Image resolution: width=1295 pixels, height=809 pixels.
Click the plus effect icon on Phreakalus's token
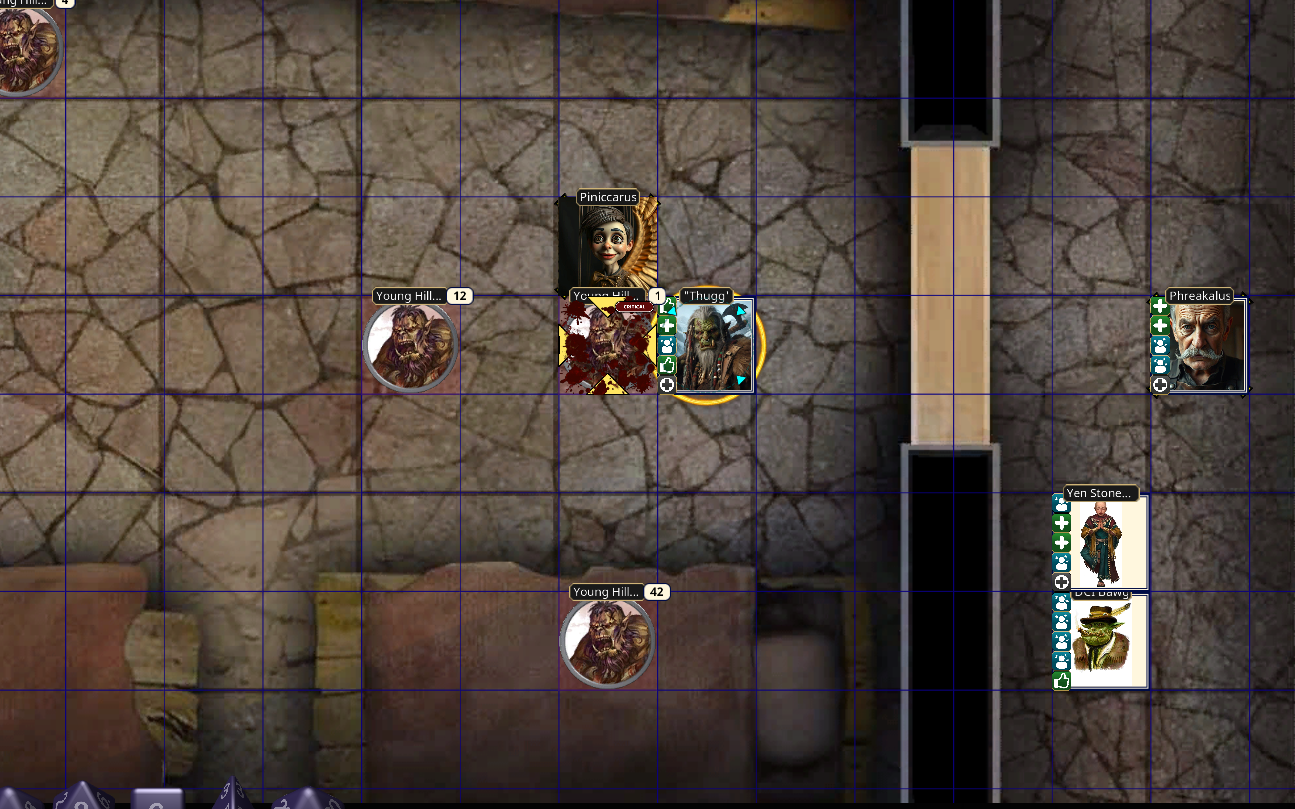coord(1160,308)
